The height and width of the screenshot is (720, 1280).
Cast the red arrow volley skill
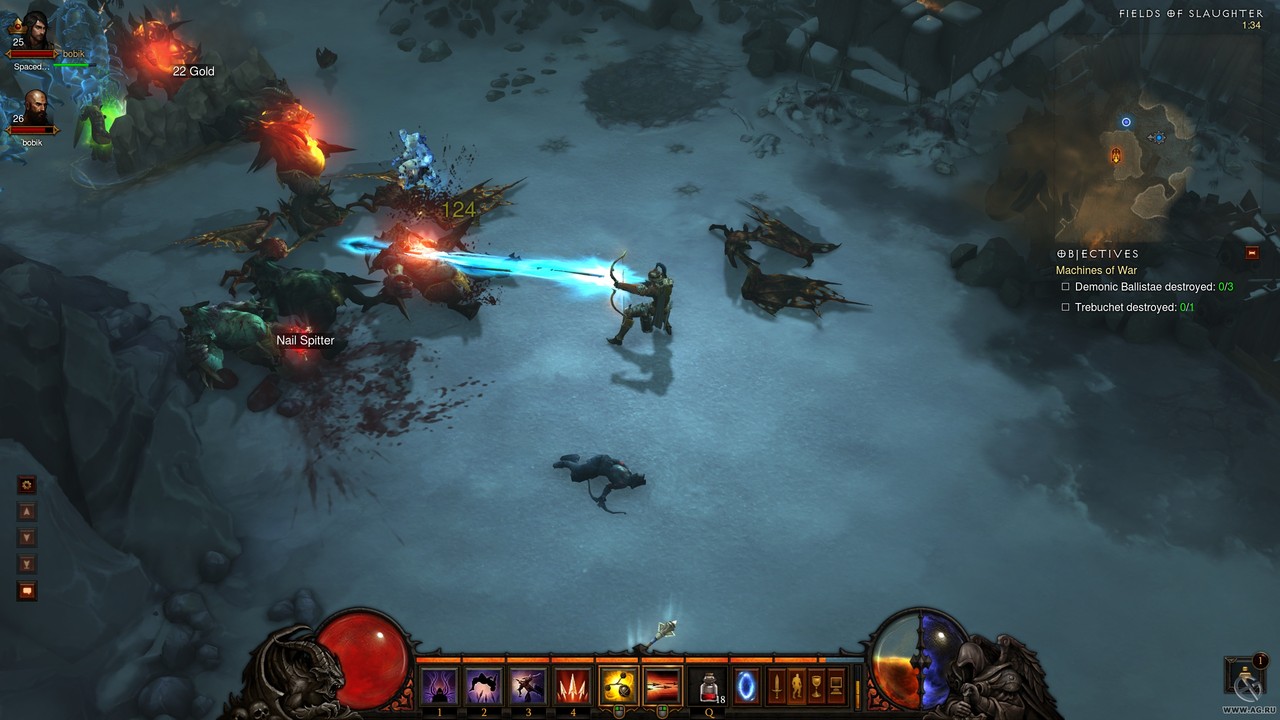tap(571, 686)
